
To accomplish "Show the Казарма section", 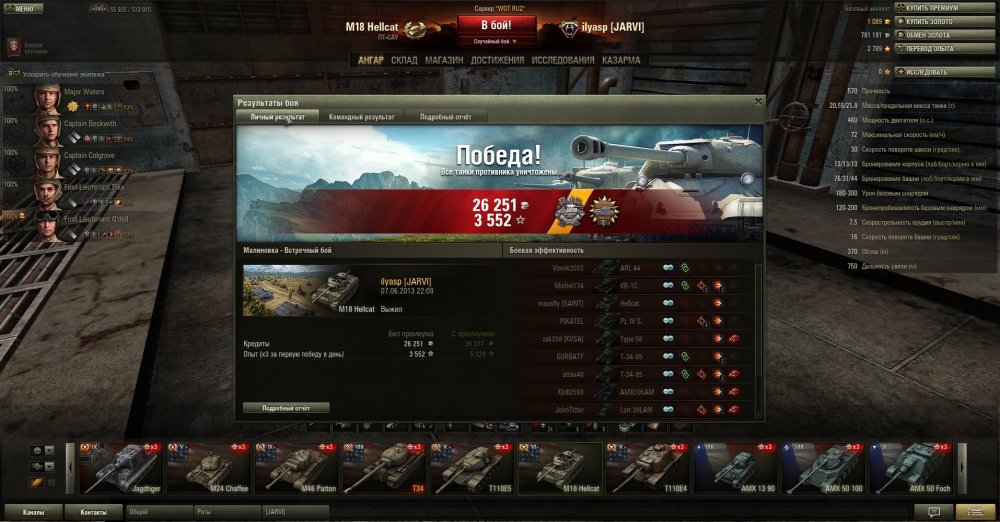I will pos(622,60).
